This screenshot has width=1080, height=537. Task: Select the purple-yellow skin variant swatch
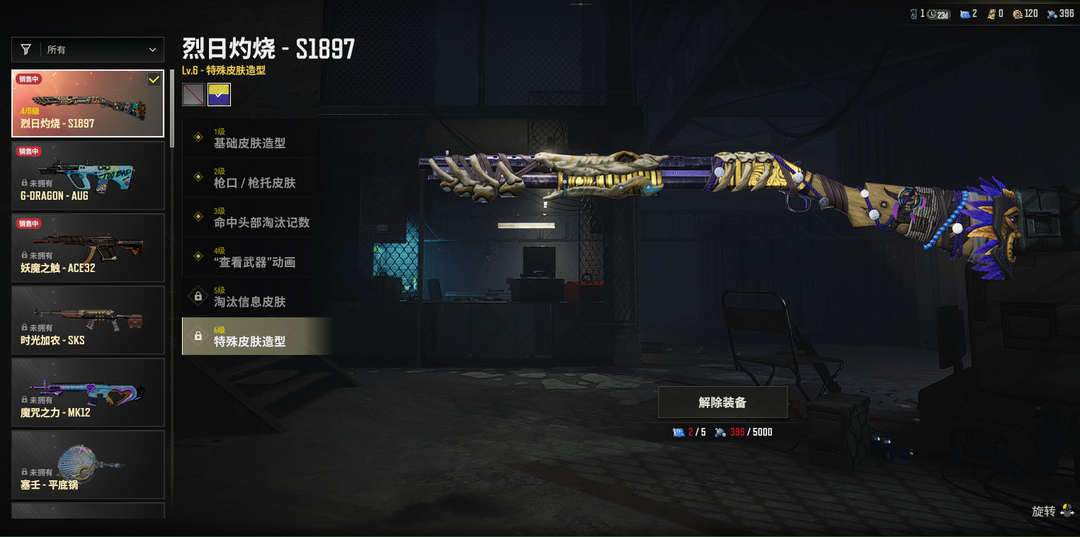click(x=219, y=94)
